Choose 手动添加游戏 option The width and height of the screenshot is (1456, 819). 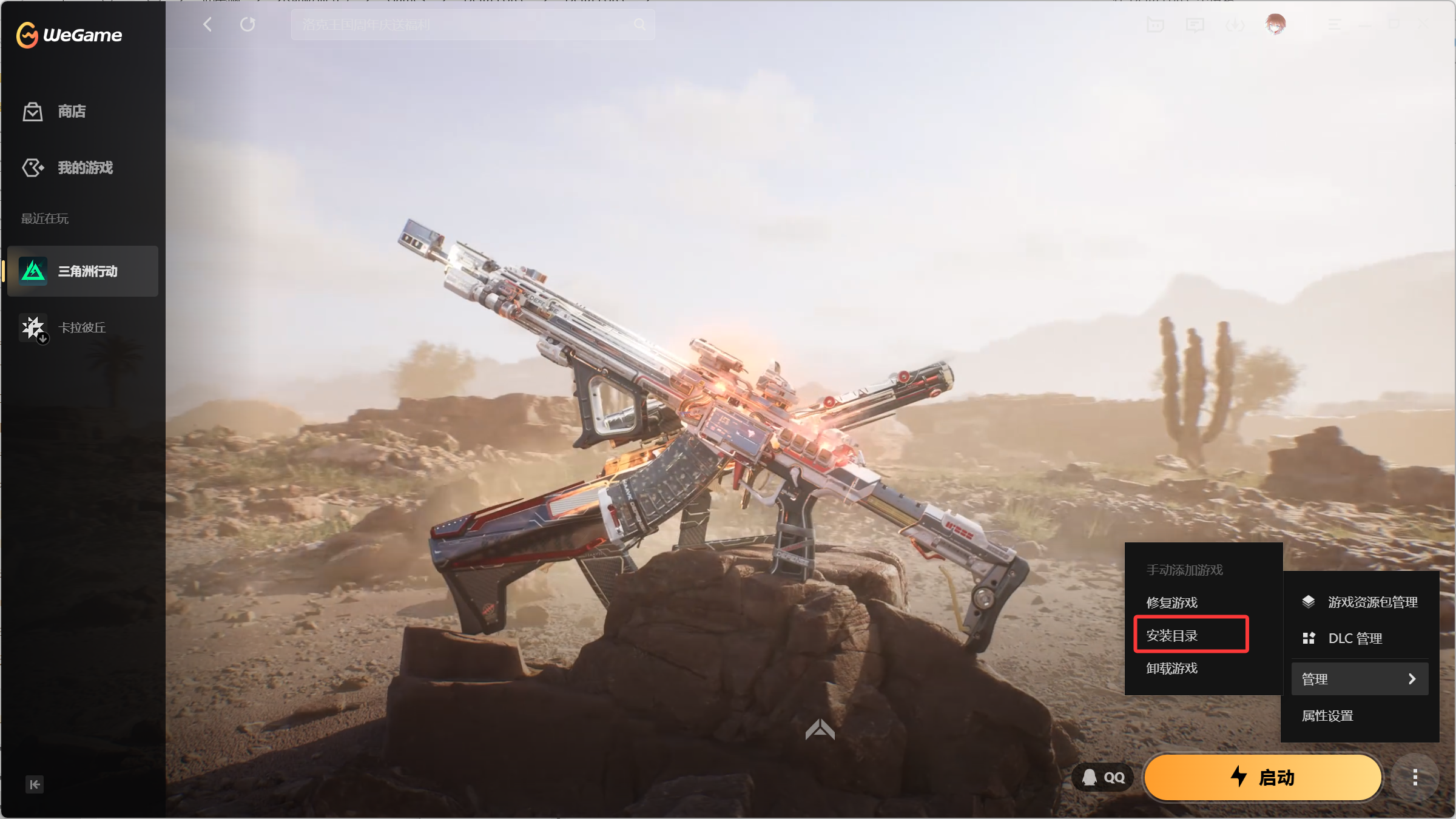tap(1185, 570)
